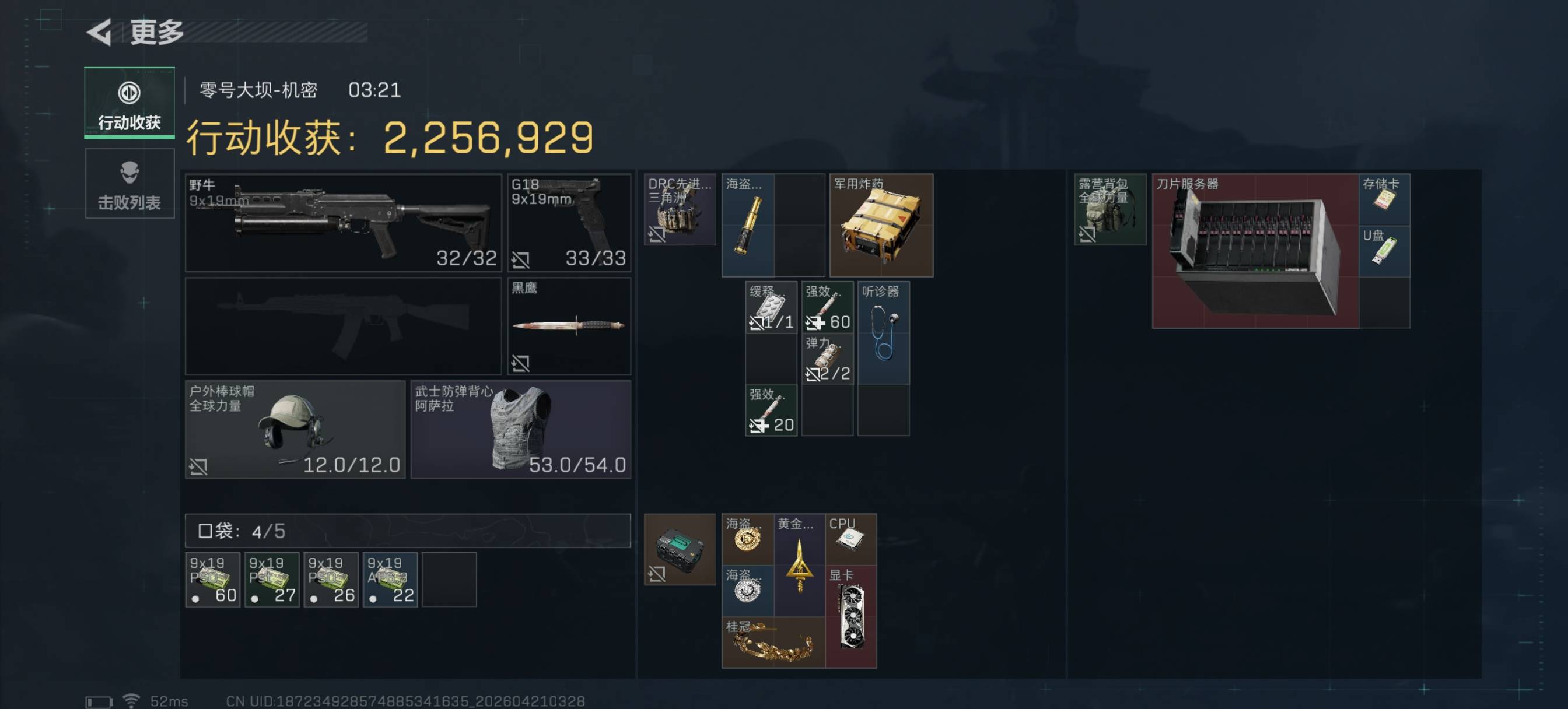The width and height of the screenshot is (1568, 709).
Task: Pick the U盘 flash drive item
Action: click(1384, 251)
